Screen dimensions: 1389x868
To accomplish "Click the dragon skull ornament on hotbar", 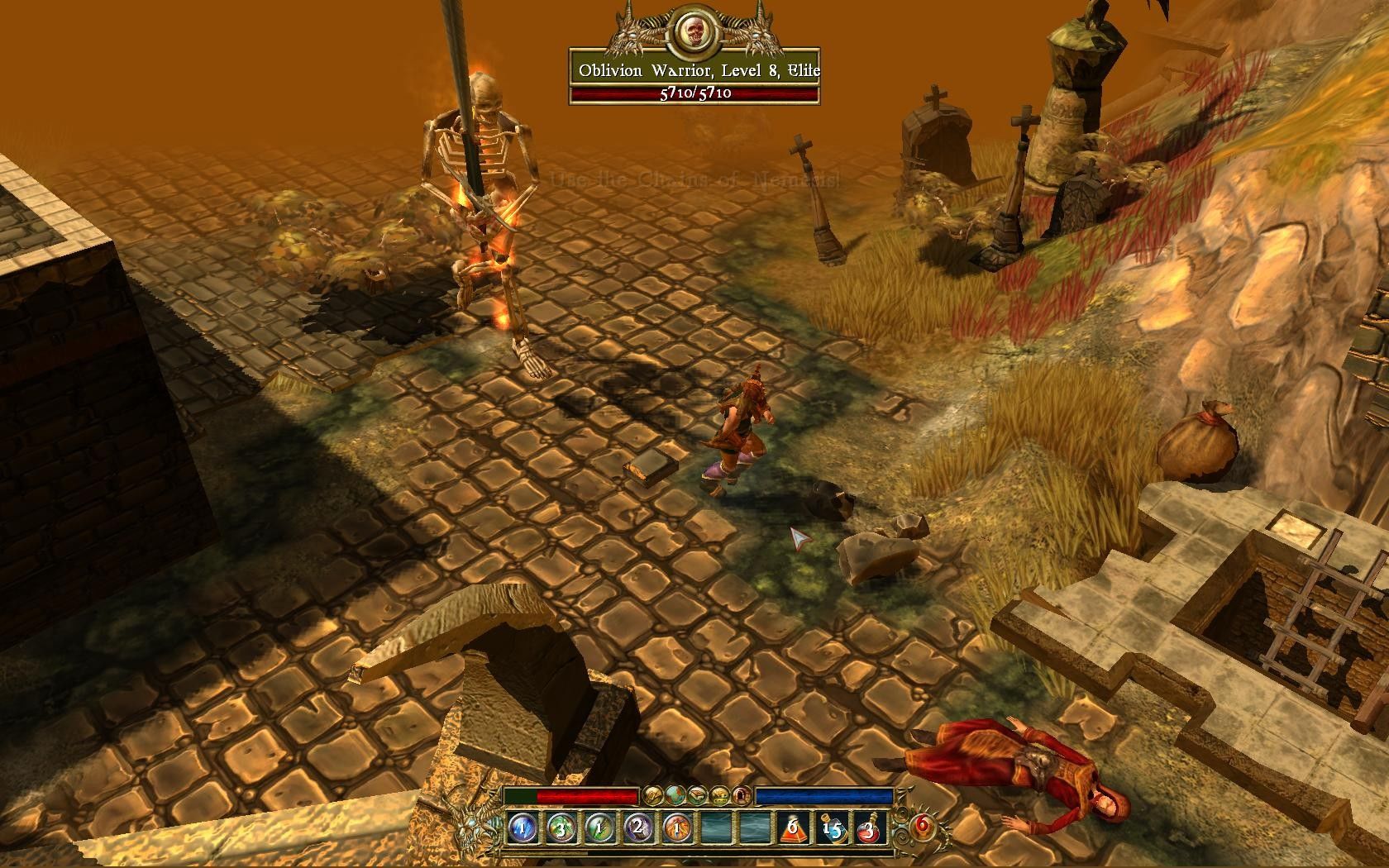I will (474, 823).
